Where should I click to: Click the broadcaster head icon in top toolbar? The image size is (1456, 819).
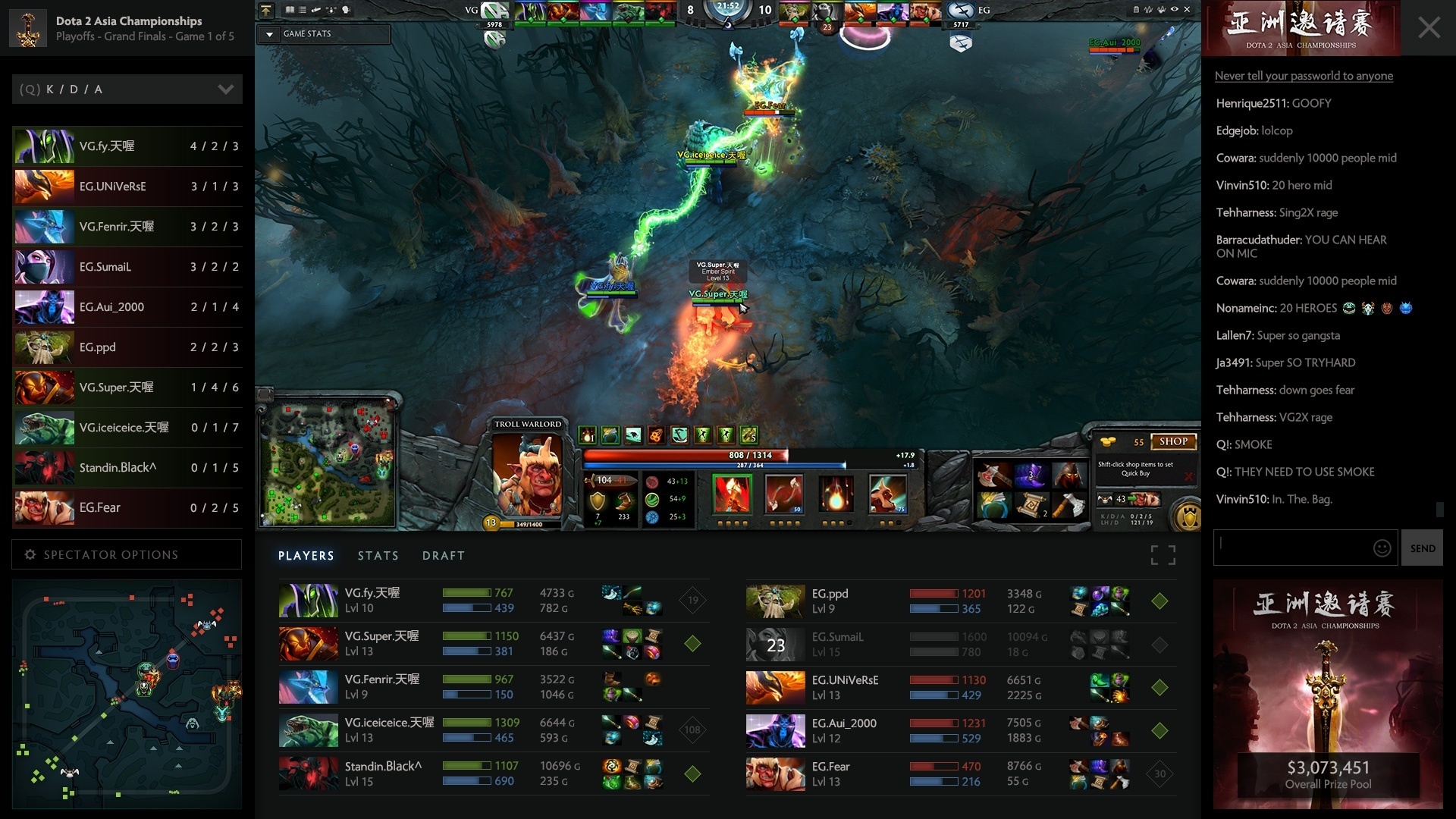tap(346, 10)
